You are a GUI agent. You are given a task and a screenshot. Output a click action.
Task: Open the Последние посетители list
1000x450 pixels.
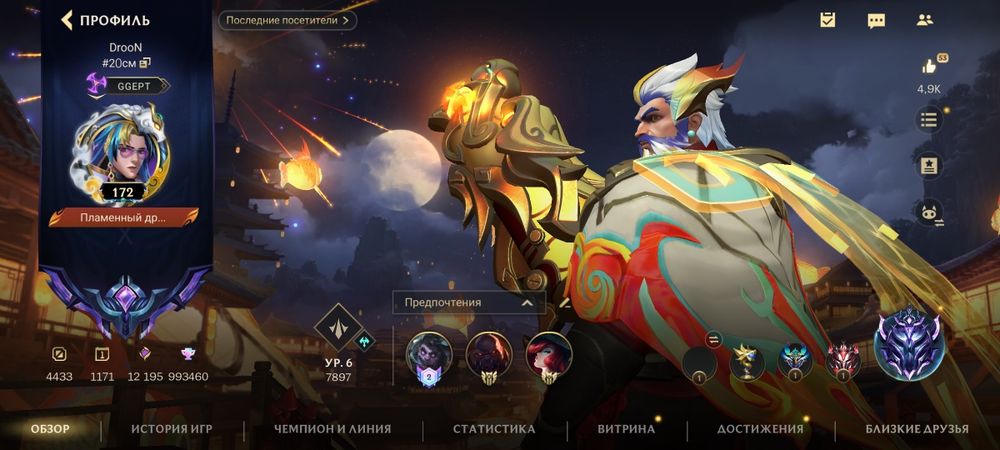click(287, 20)
